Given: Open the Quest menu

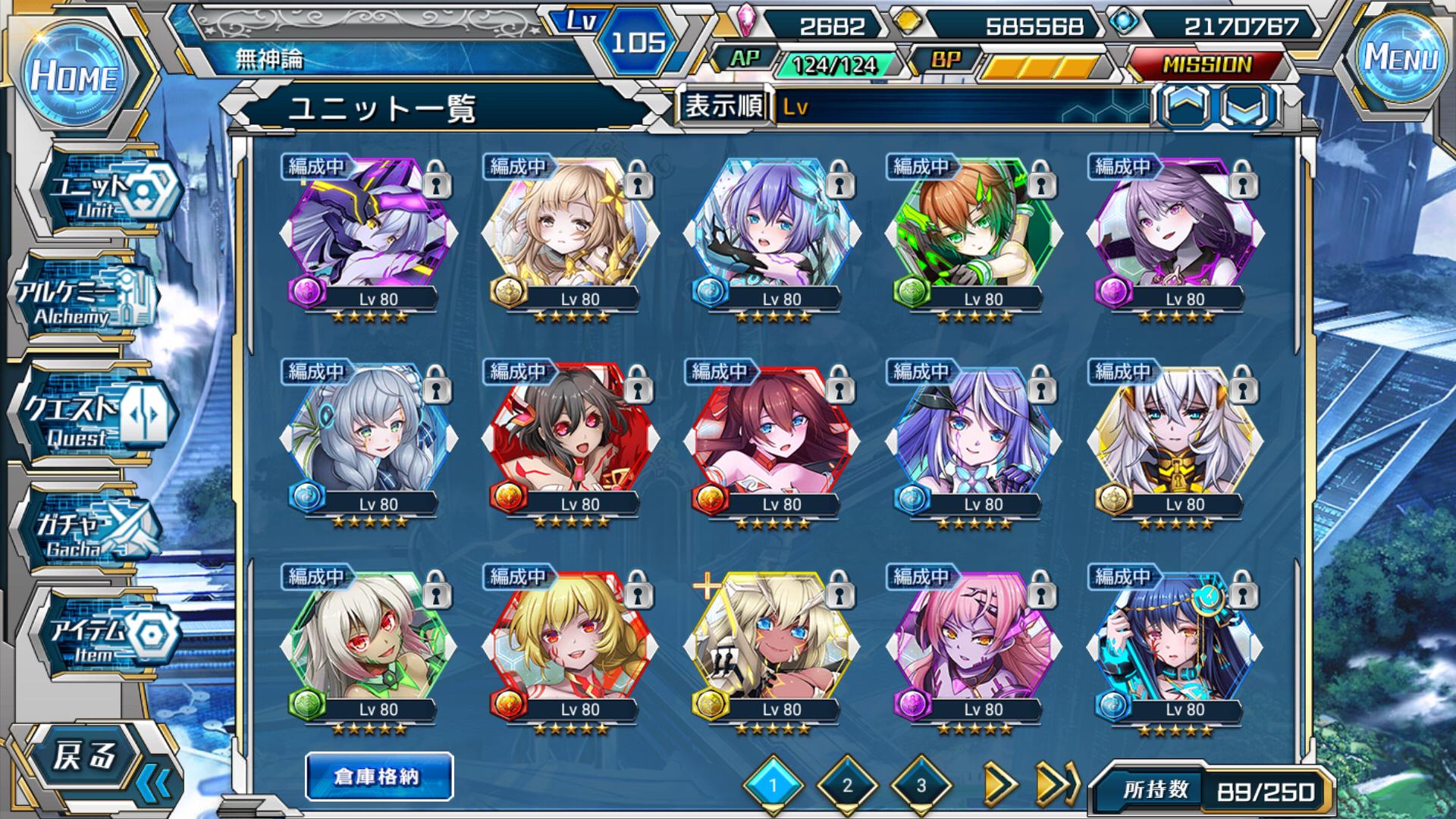Looking at the screenshot, I should [91, 417].
